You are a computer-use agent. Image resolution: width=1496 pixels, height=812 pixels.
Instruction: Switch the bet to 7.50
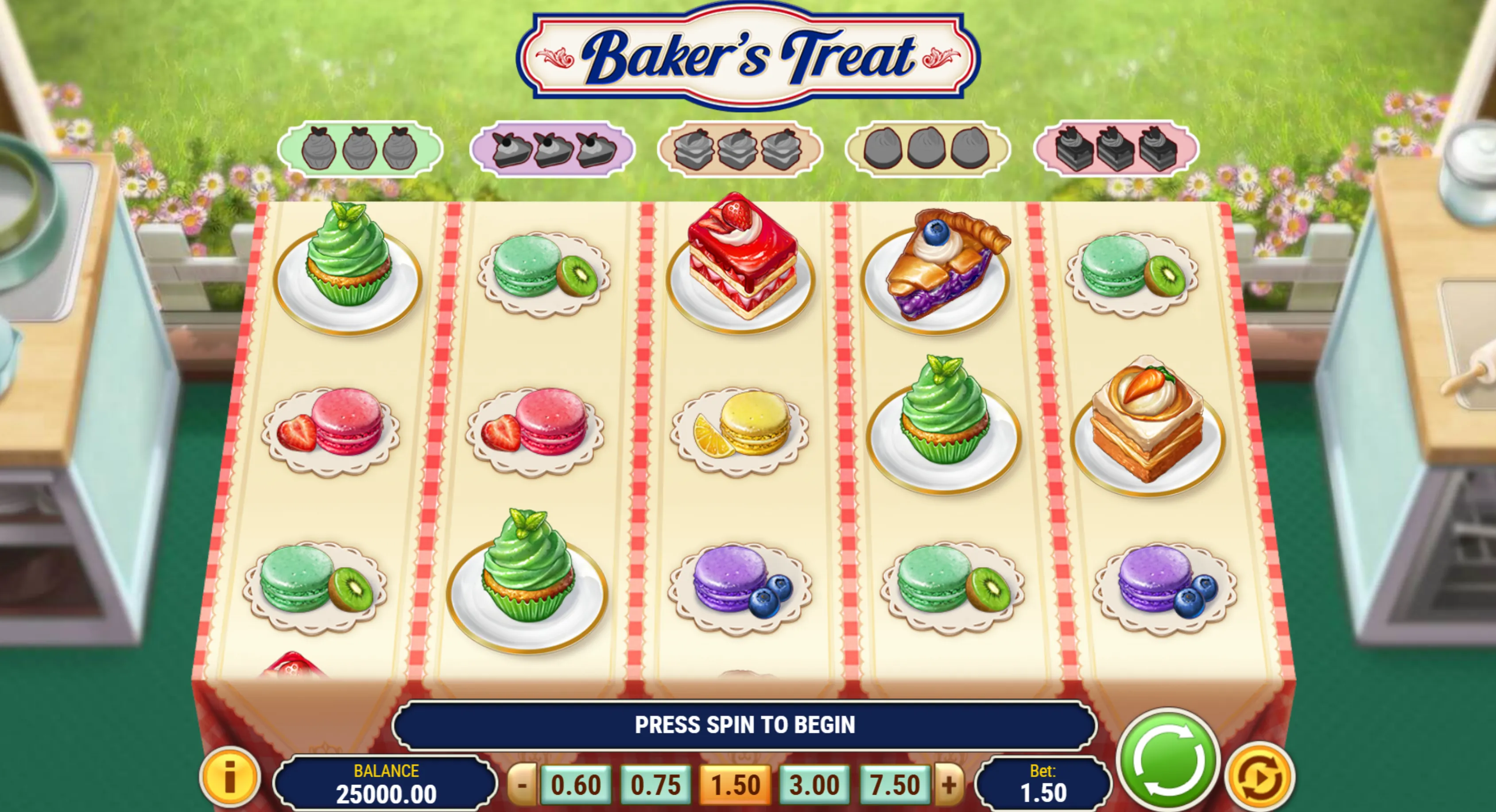pyautogui.click(x=894, y=785)
